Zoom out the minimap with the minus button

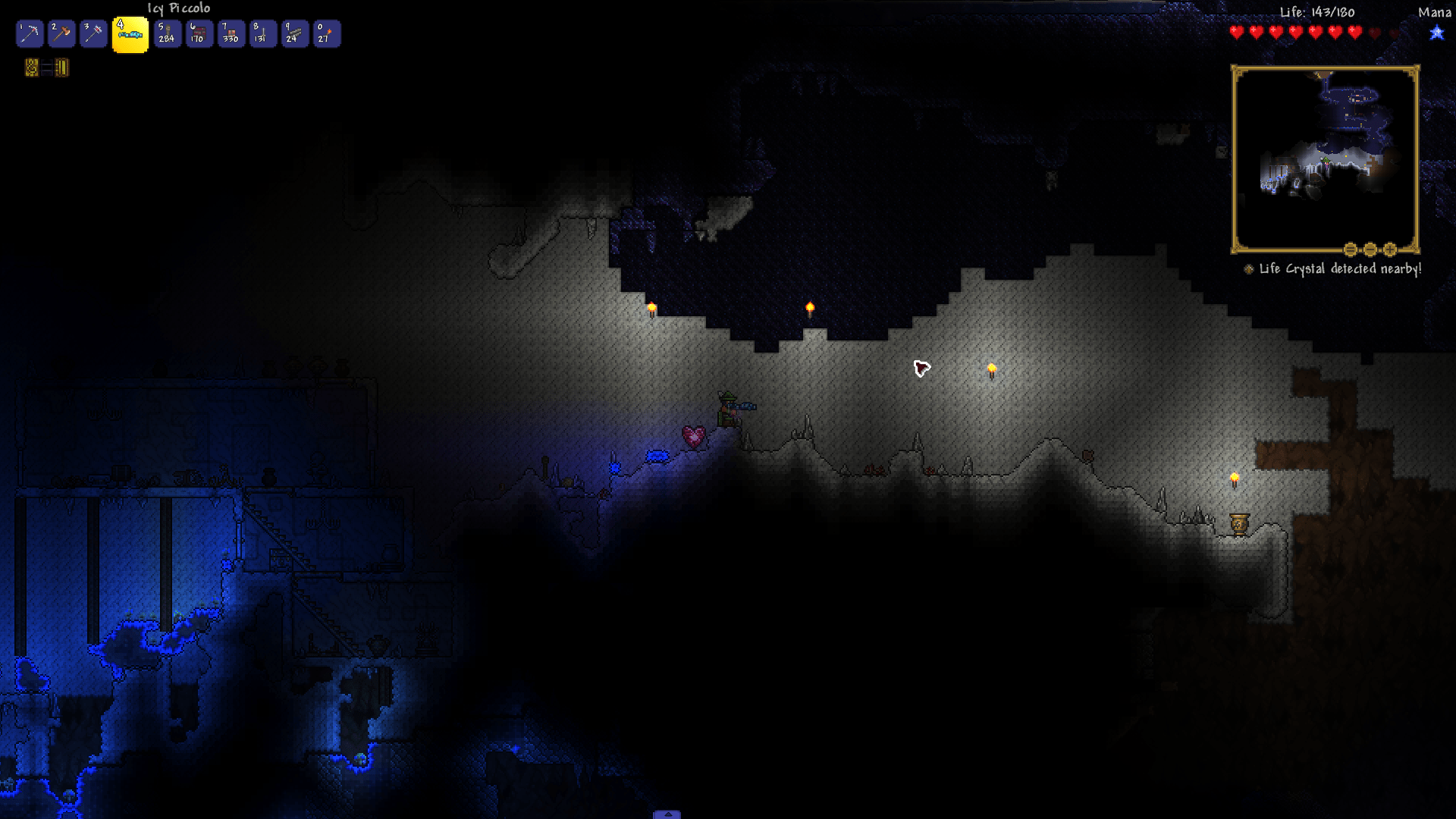[1369, 249]
